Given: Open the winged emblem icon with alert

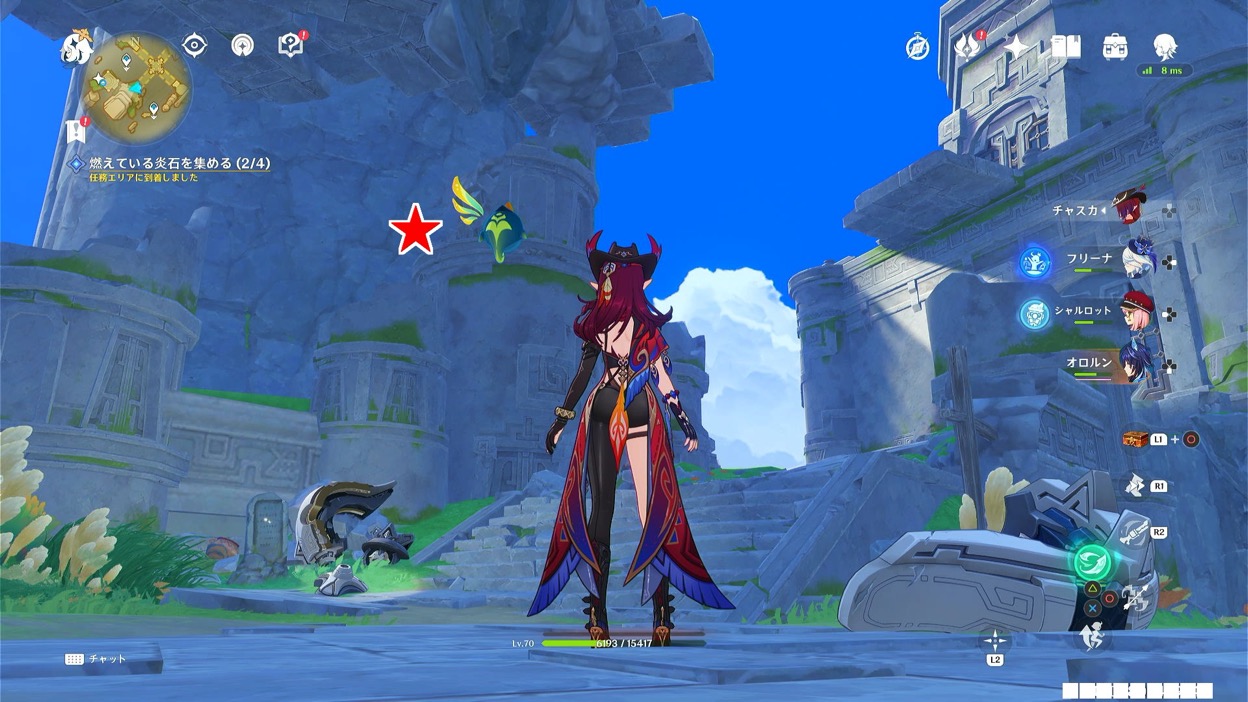Looking at the screenshot, I should (x=968, y=46).
